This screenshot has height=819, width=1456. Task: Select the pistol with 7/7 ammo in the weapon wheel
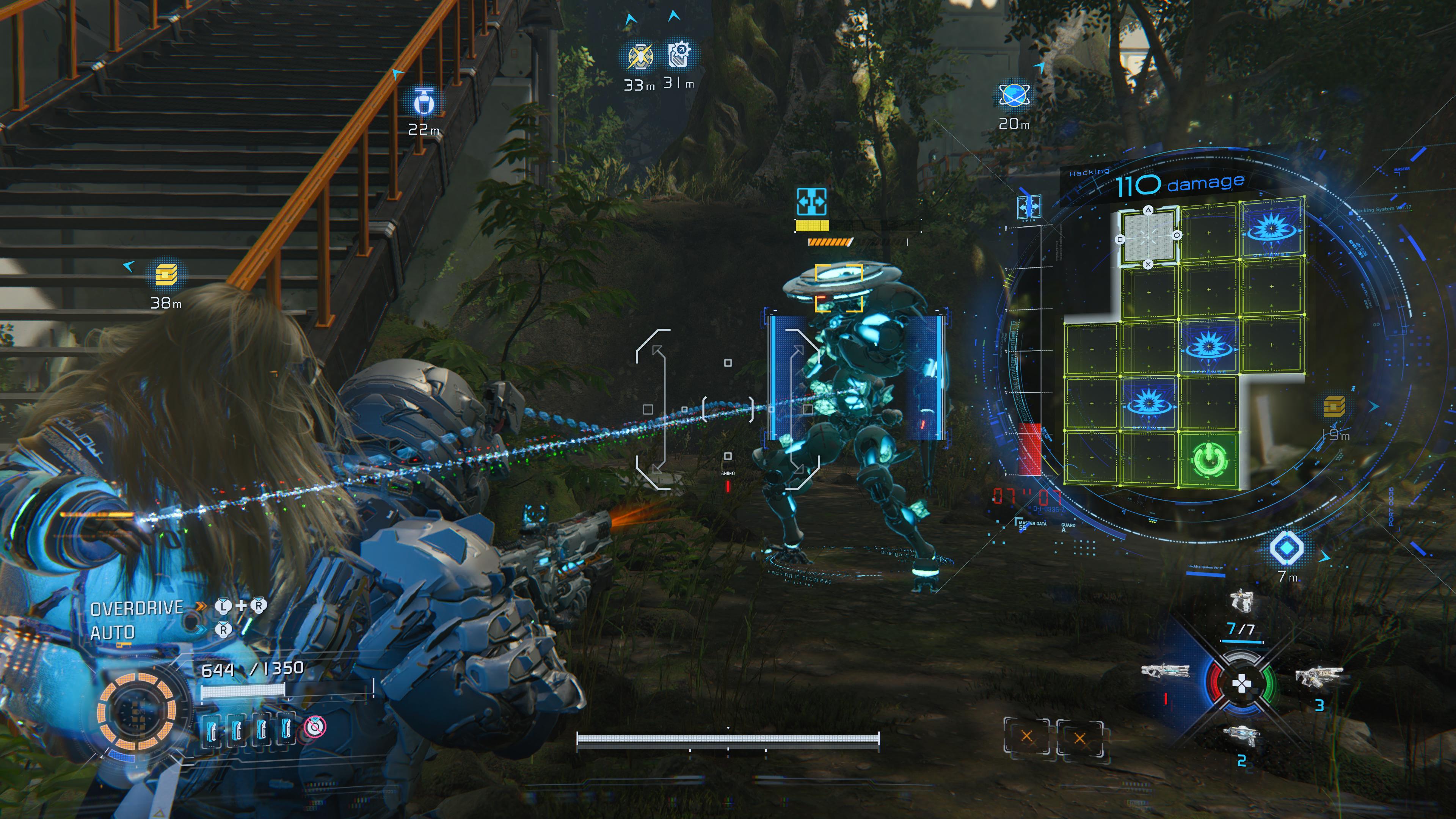[1241, 601]
